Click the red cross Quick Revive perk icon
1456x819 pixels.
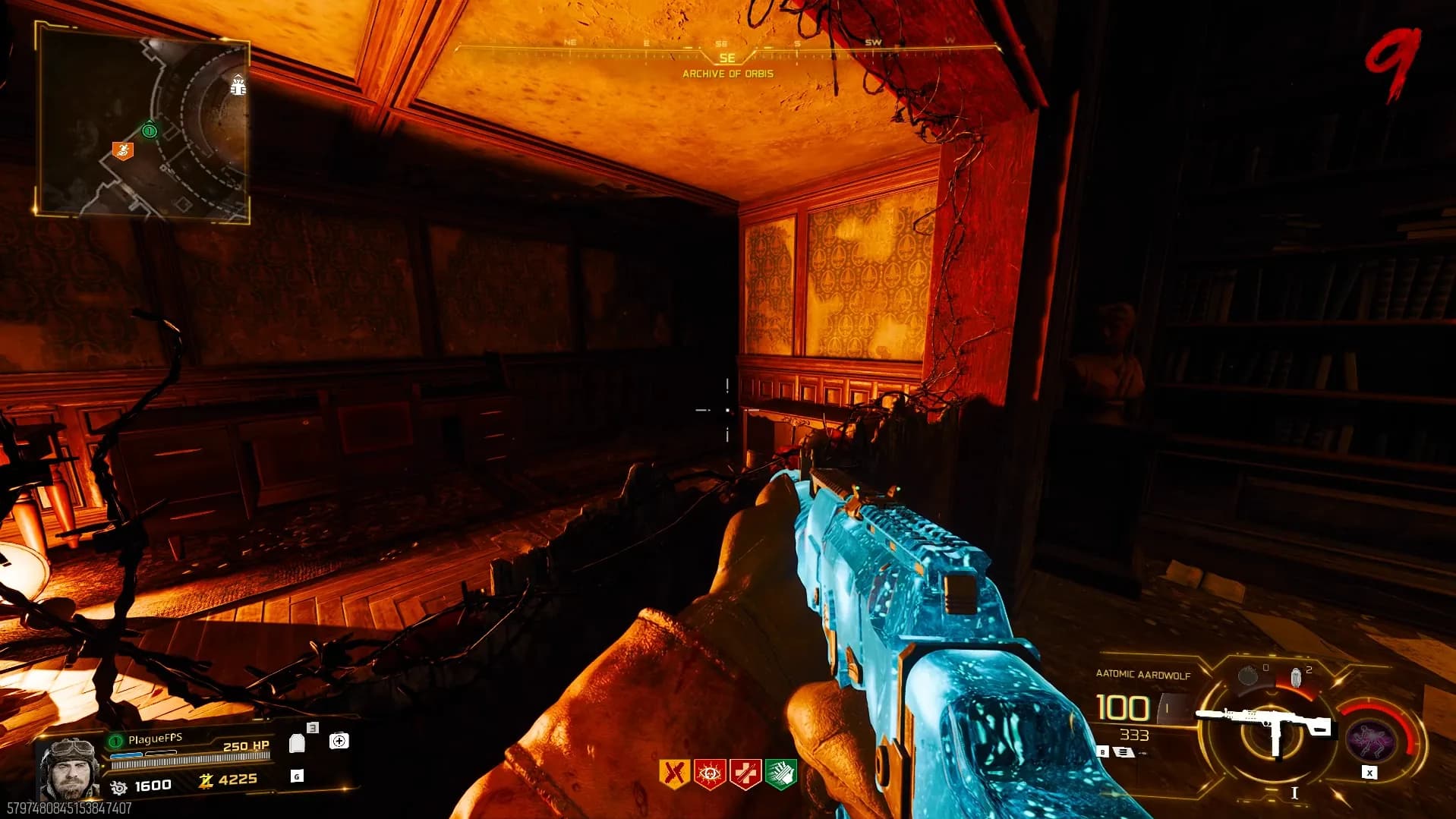click(745, 774)
